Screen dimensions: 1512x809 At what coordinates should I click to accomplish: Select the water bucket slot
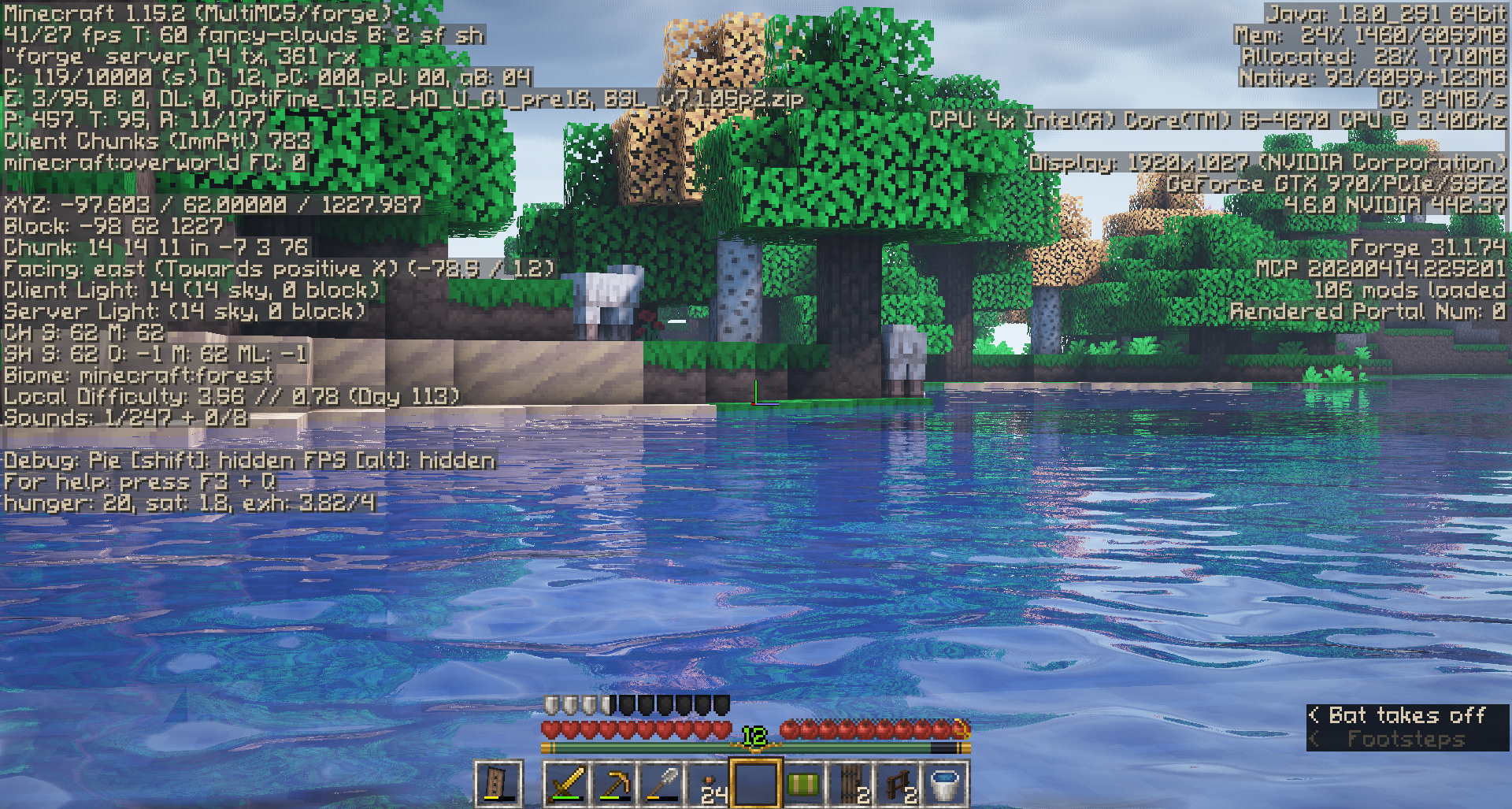pyautogui.click(x=945, y=784)
